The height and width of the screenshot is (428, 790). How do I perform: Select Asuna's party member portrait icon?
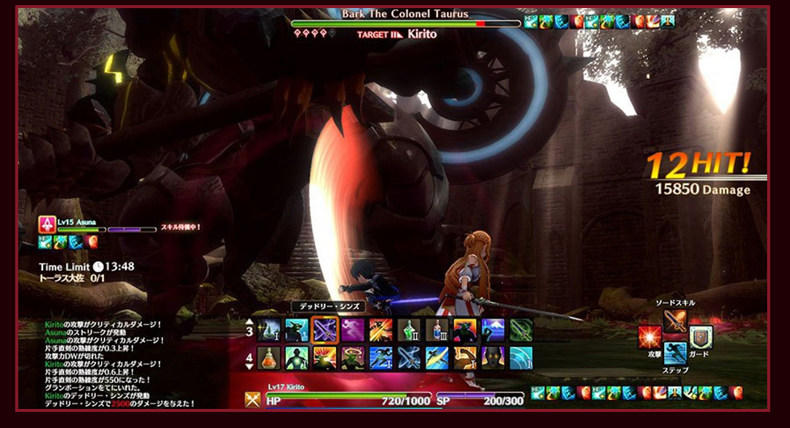pos(46,224)
